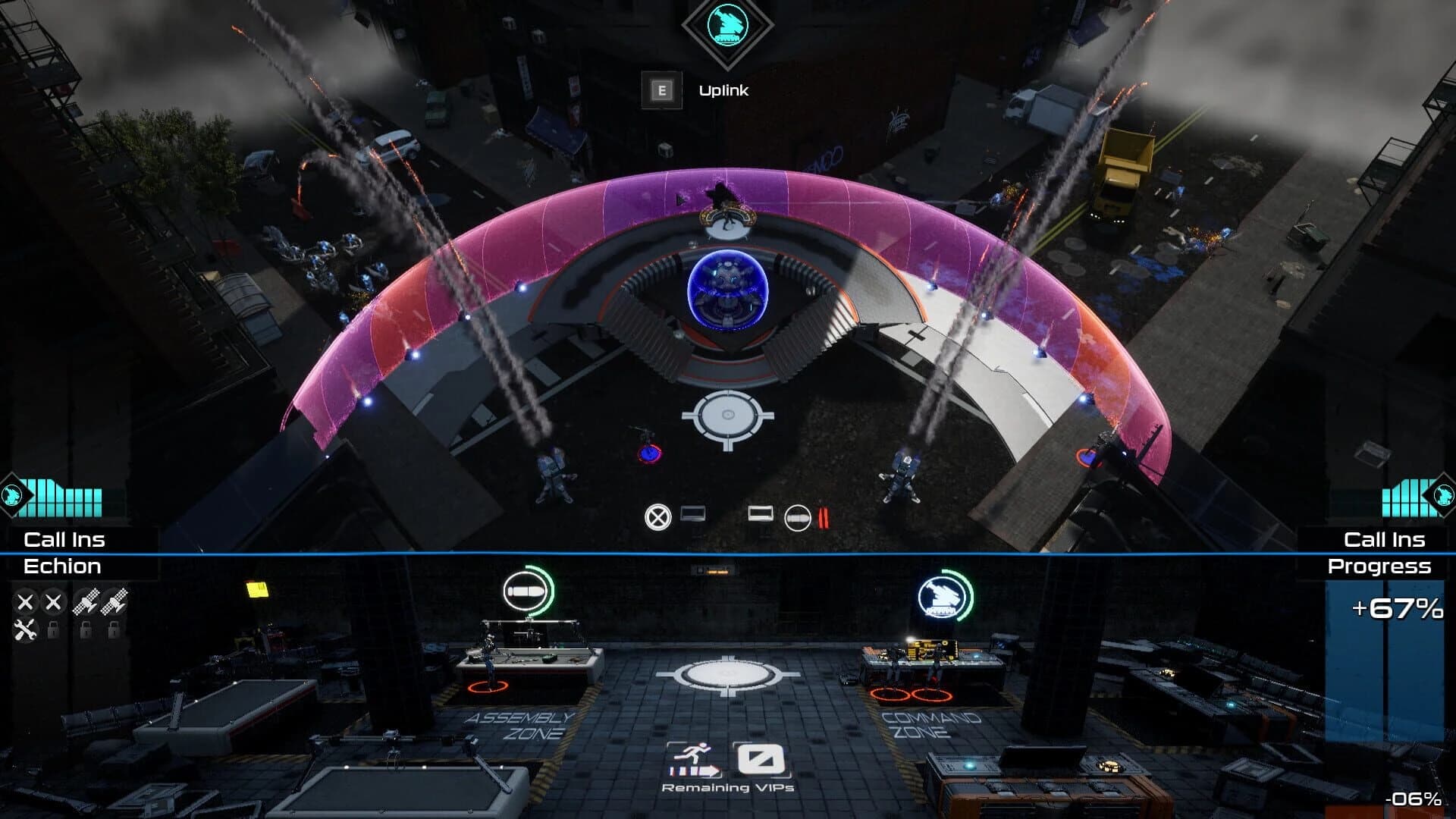1456x819 pixels.
Task: Unlock the last locked call-in slot
Action: tap(112, 631)
